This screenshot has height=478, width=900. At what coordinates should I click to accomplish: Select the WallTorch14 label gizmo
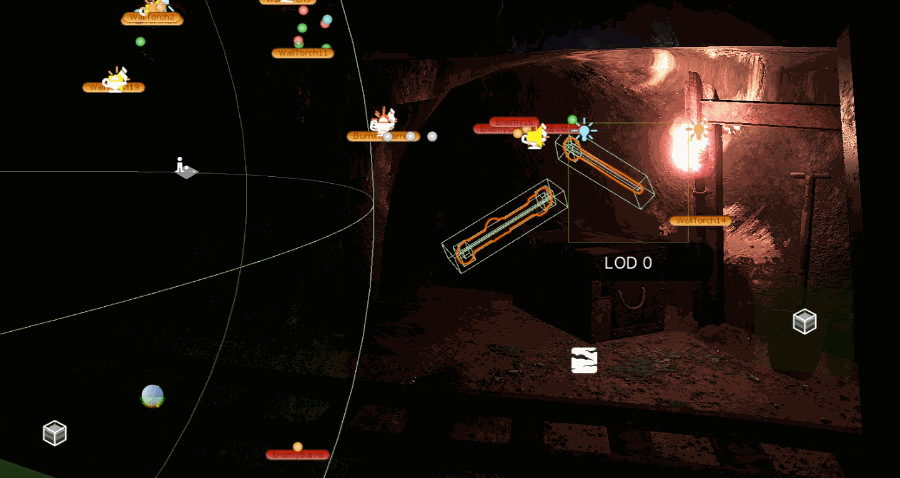click(700, 221)
